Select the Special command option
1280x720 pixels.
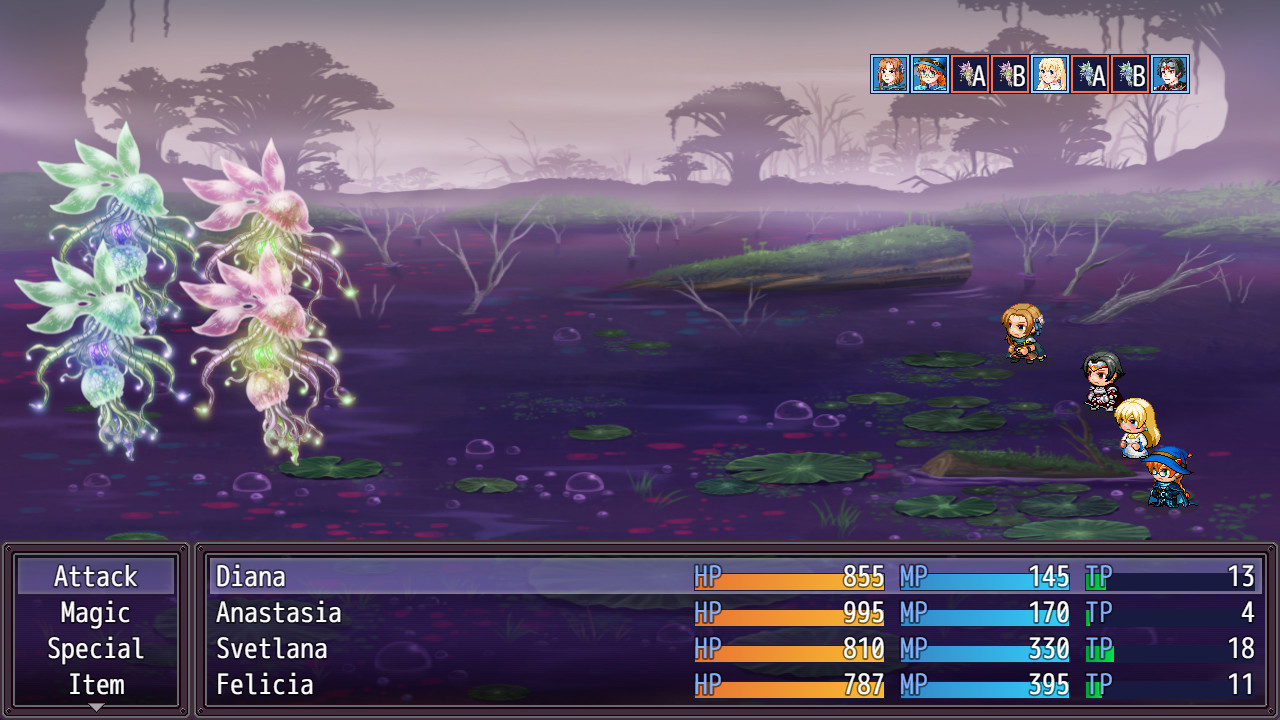click(96, 649)
